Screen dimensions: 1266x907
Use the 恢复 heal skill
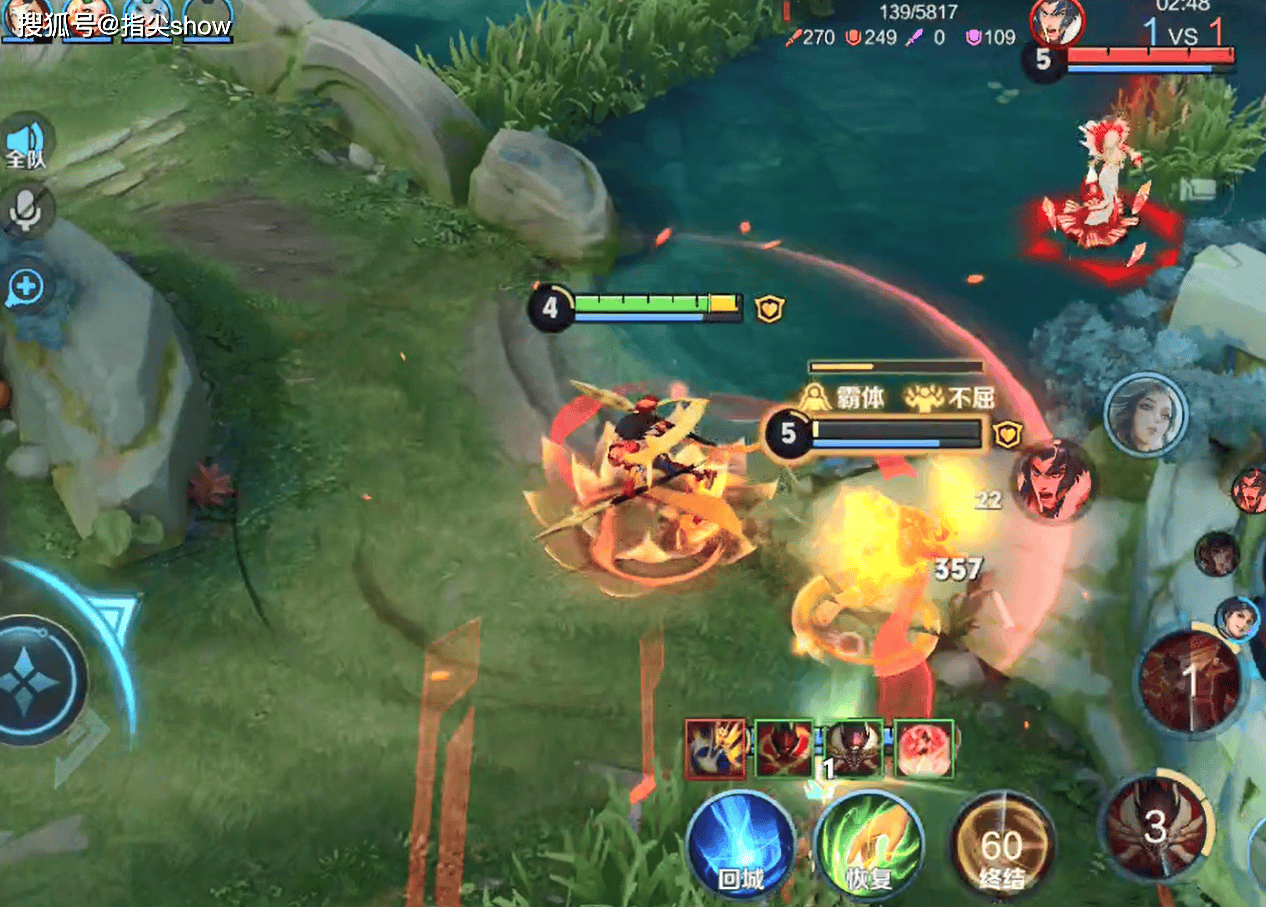867,842
